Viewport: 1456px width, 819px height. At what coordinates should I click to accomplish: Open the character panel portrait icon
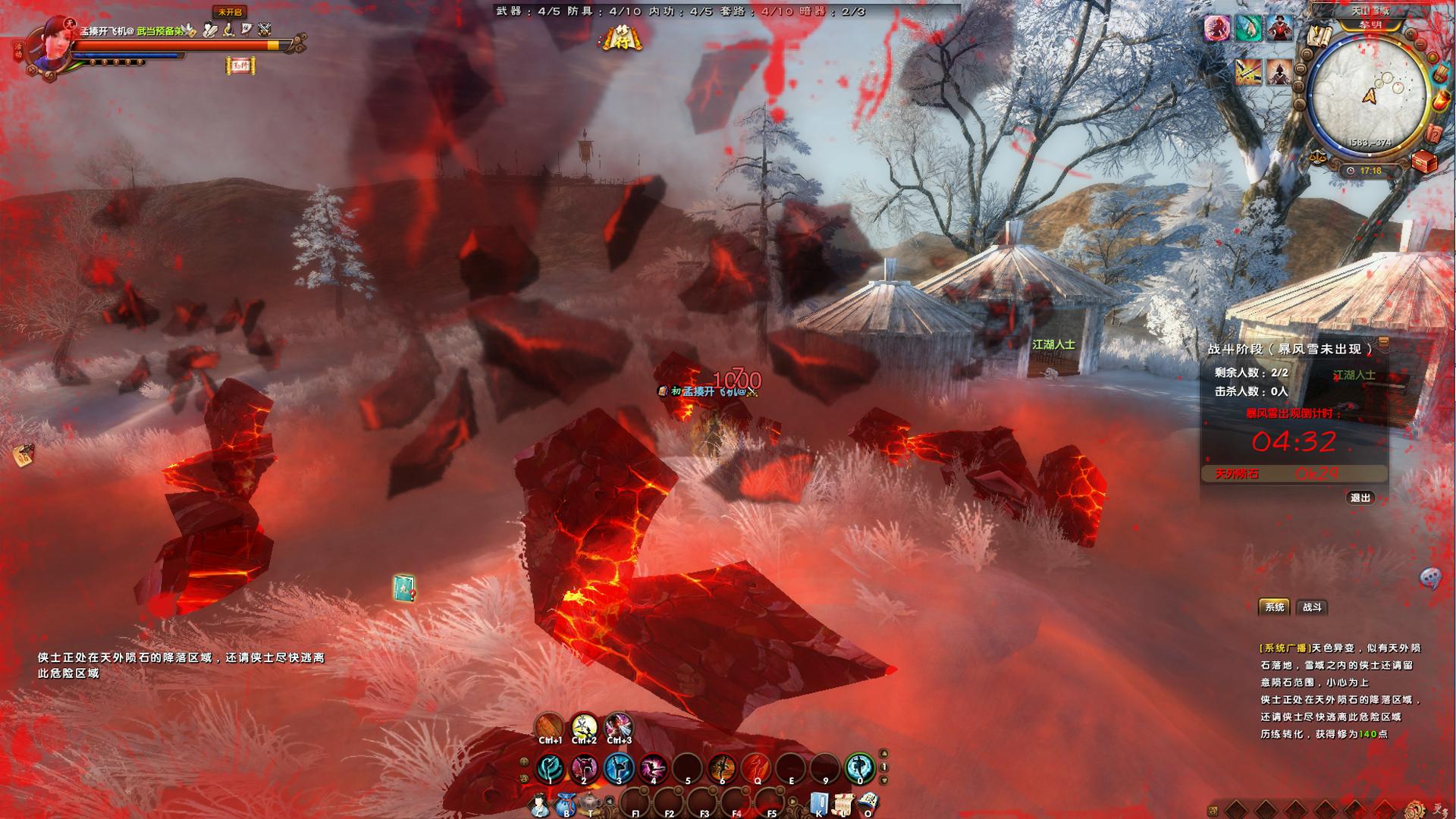point(539,804)
